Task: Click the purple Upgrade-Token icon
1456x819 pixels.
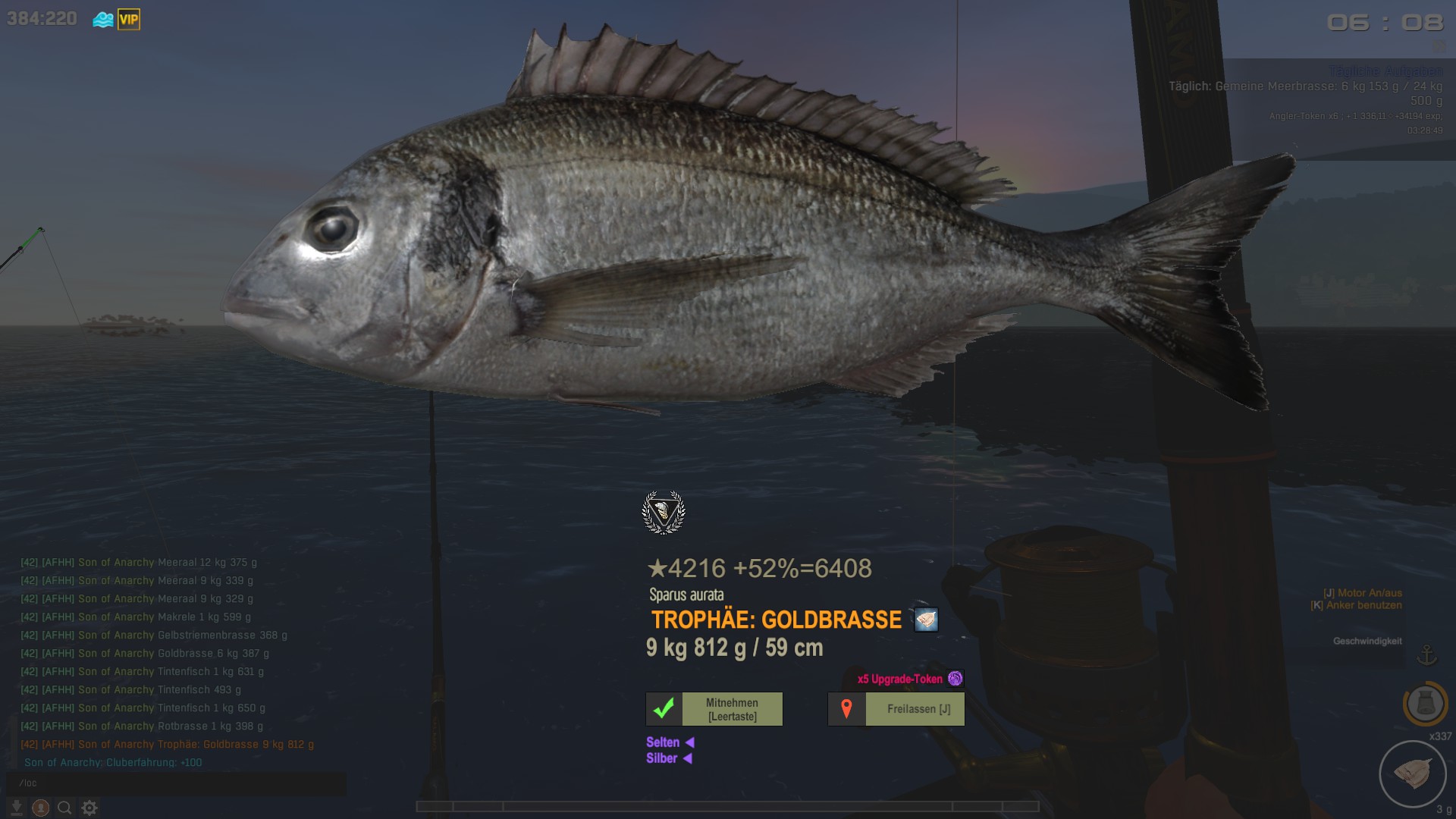Action: point(955,679)
